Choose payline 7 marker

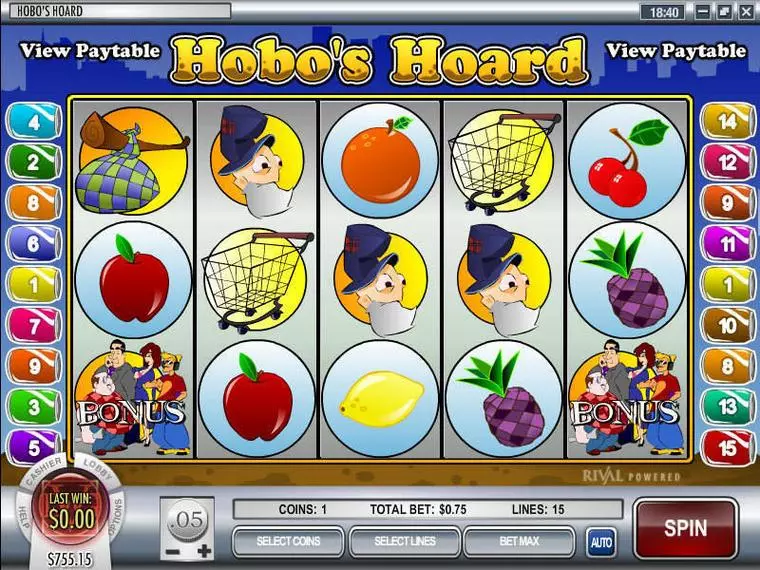pyautogui.click(x=33, y=323)
